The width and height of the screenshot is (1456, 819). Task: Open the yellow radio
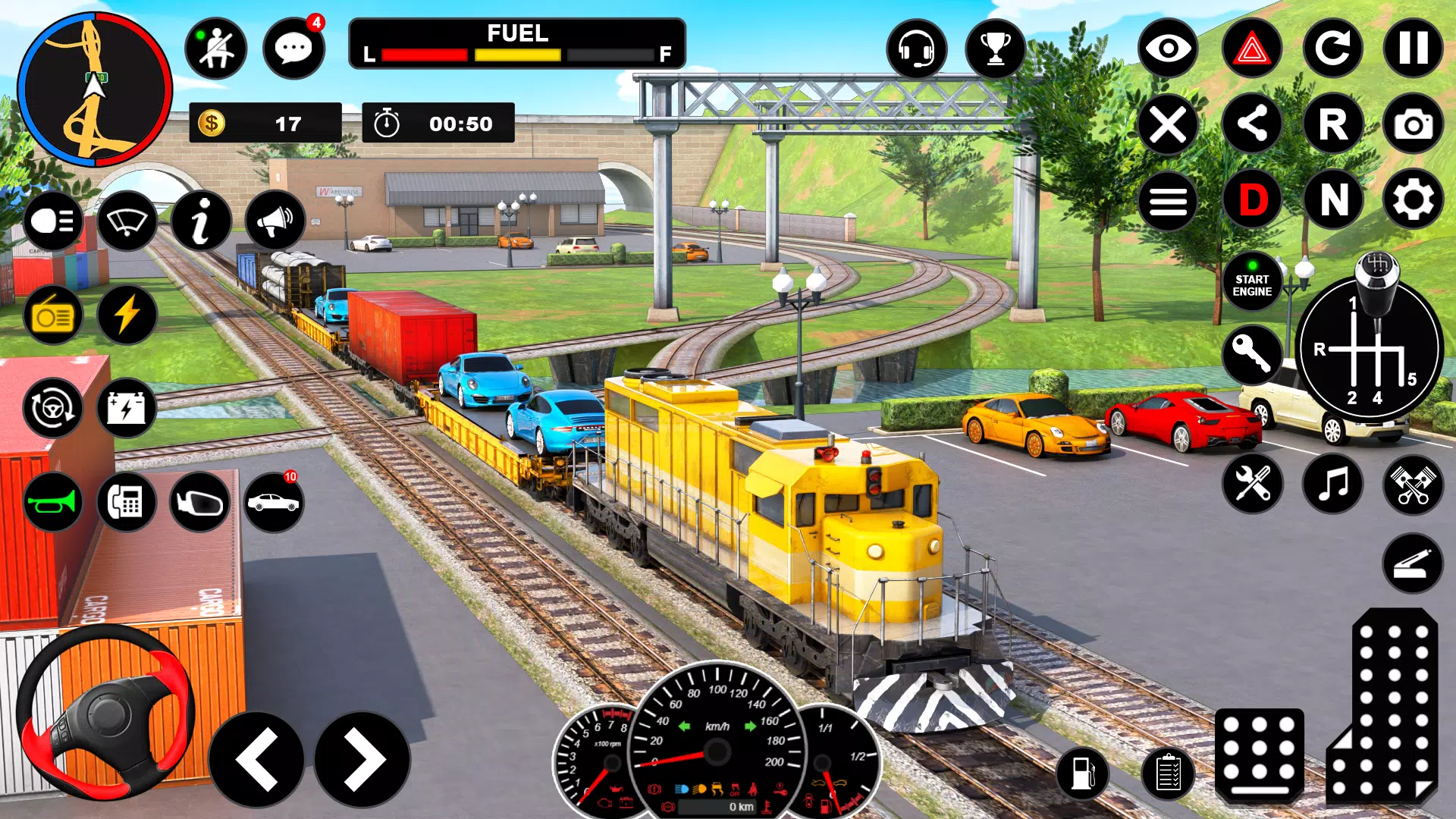click(x=53, y=315)
